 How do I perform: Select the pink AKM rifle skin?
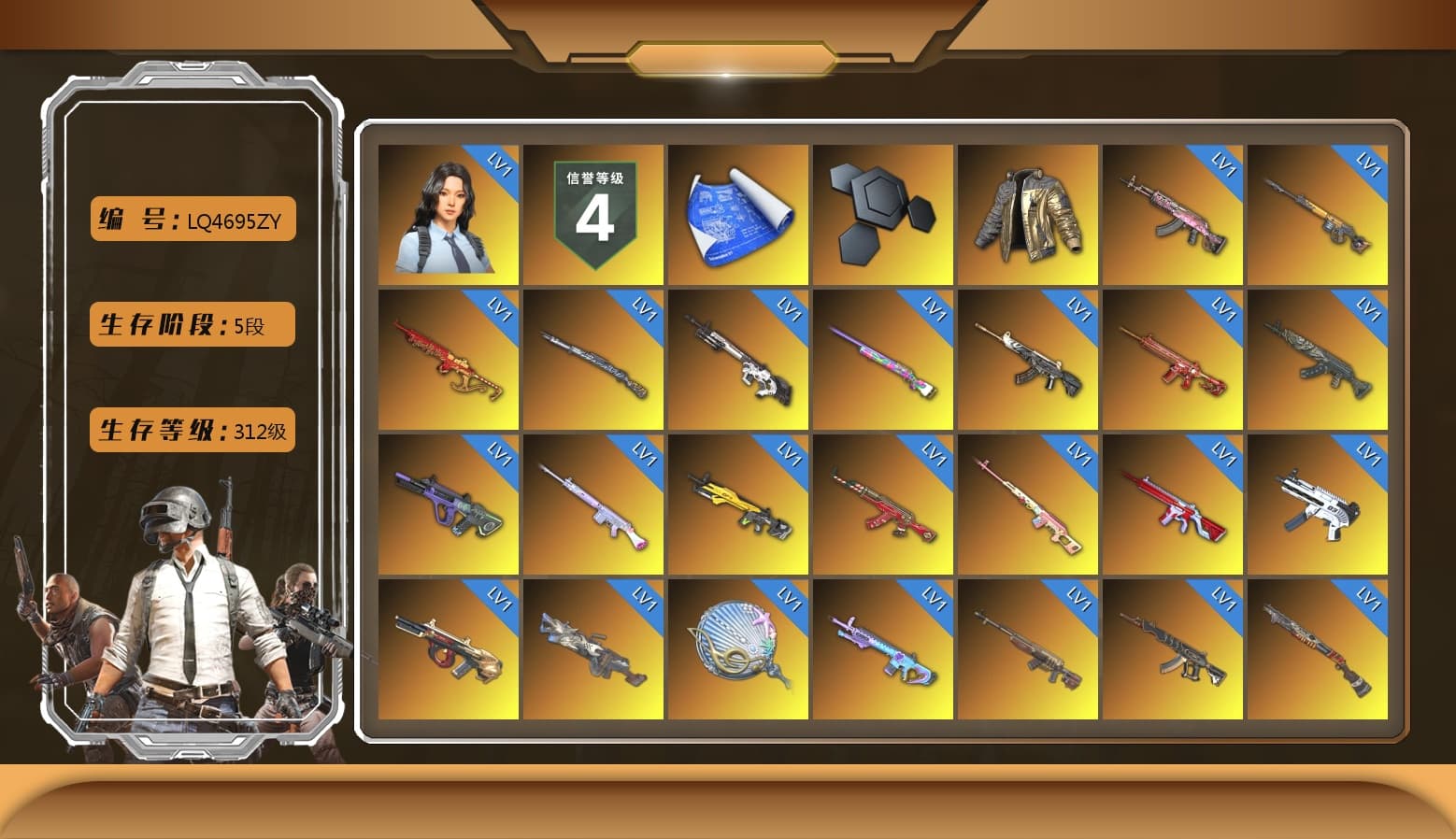1173,213
